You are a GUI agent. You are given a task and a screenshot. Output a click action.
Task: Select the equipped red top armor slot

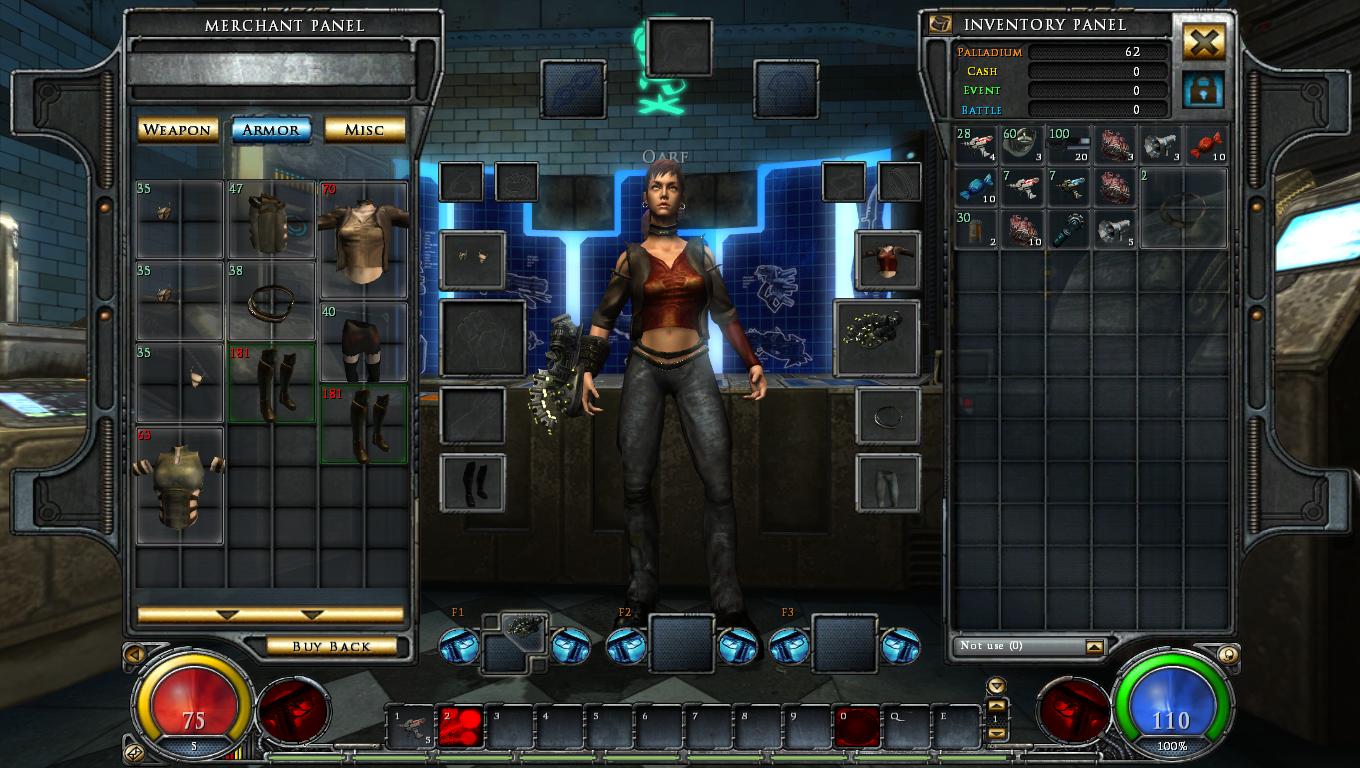(x=888, y=260)
